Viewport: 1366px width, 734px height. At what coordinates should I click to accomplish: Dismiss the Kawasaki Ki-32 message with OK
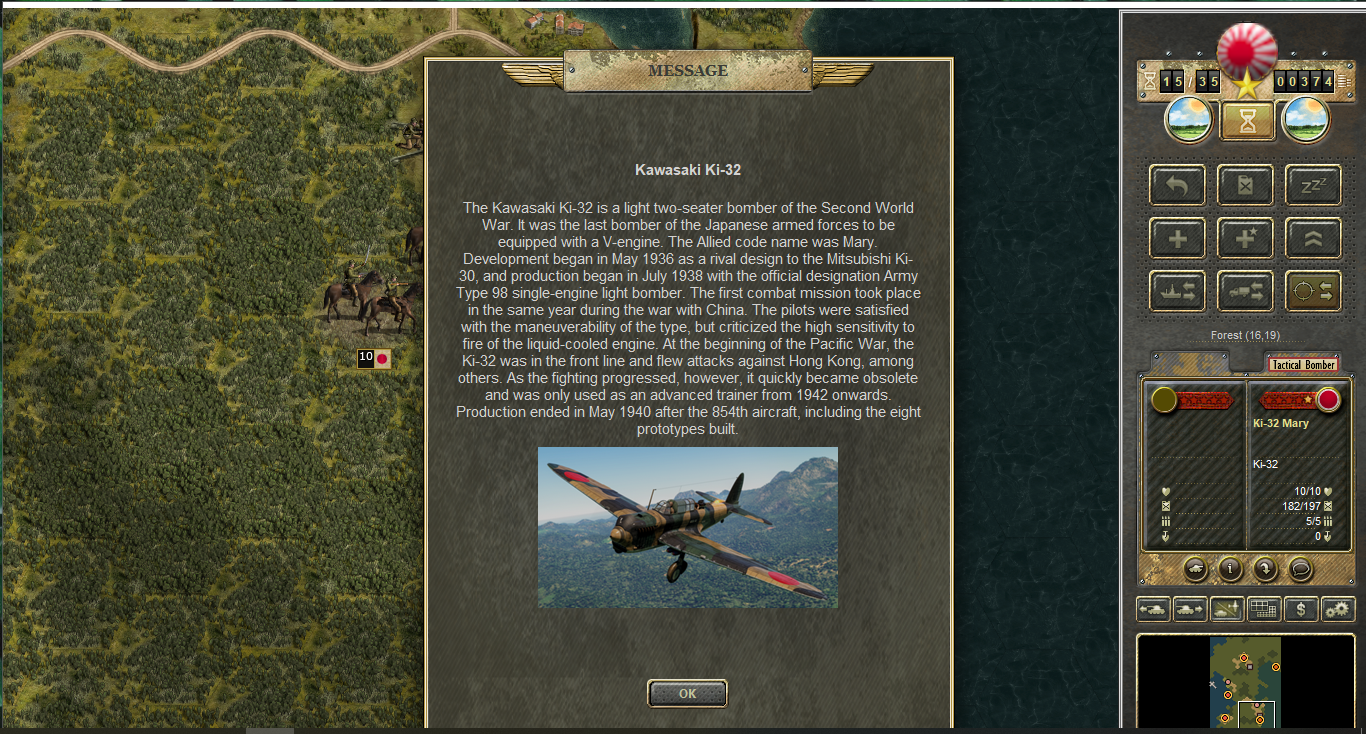tap(687, 693)
